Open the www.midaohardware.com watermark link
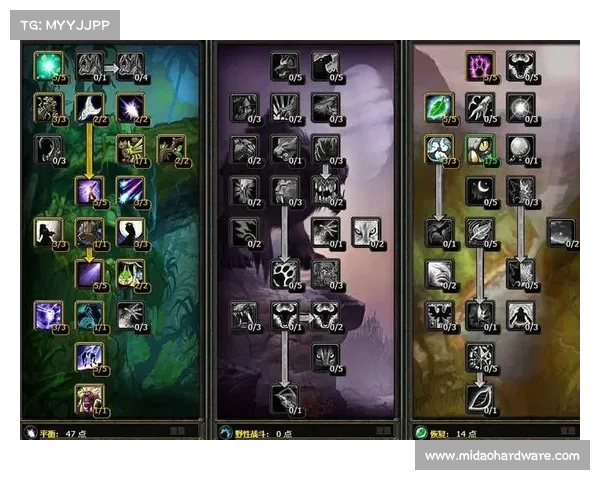Image resolution: width=600 pixels, height=480 pixels. pos(501,456)
